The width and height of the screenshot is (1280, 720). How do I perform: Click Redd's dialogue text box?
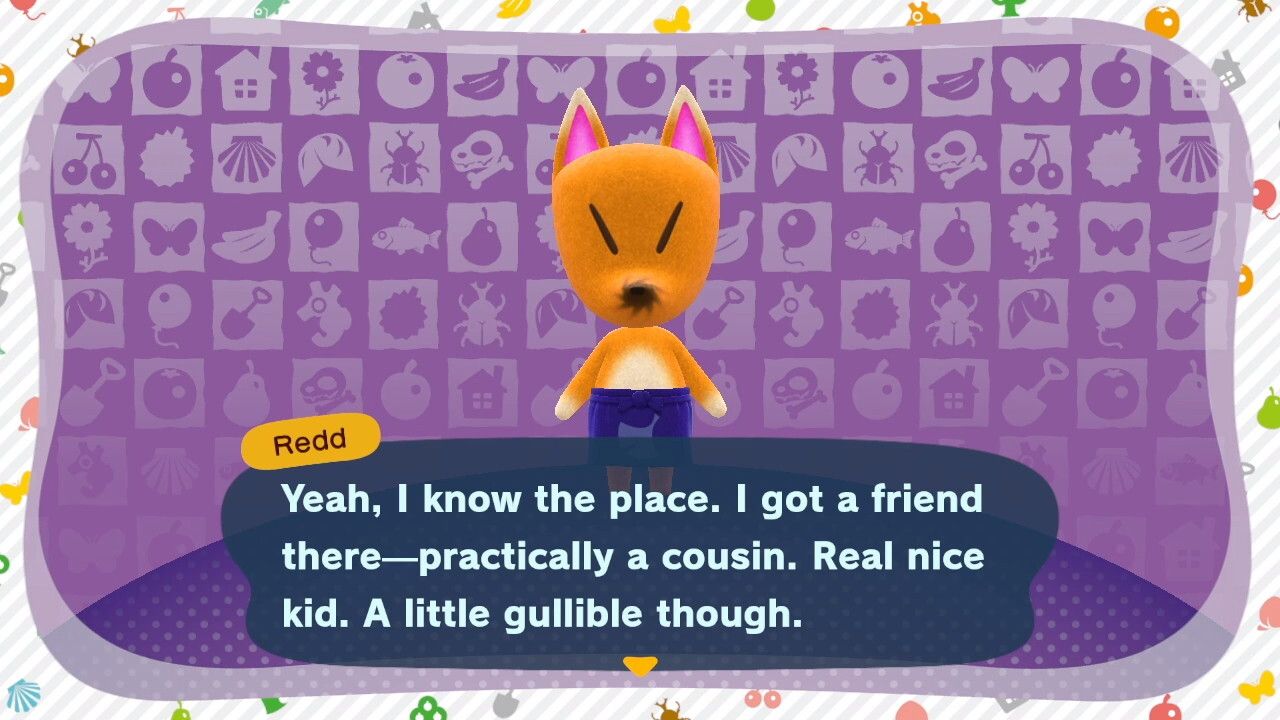[640, 556]
